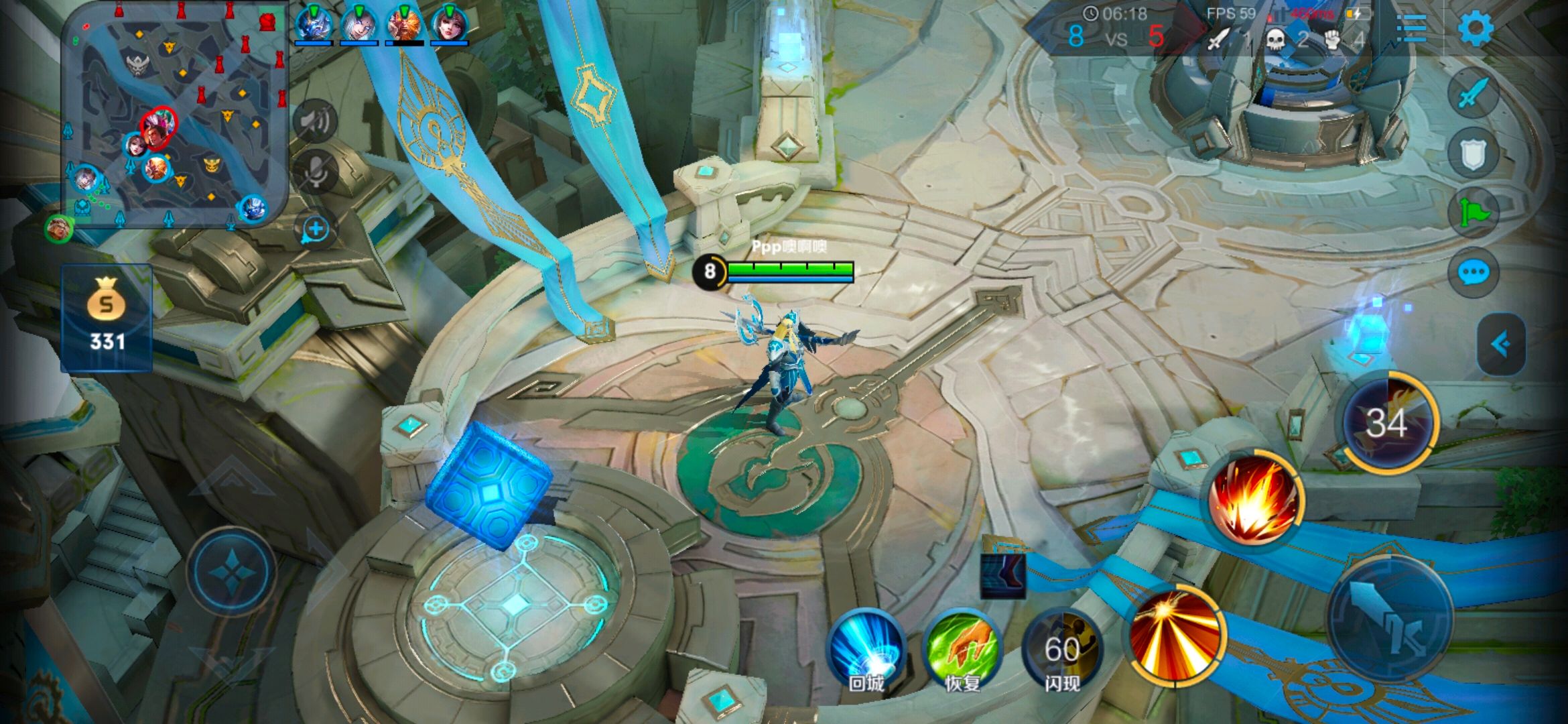The width and height of the screenshot is (1568, 724).
Task: Select the ultimate skill on 34 cooldown
Action: tap(1387, 422)
